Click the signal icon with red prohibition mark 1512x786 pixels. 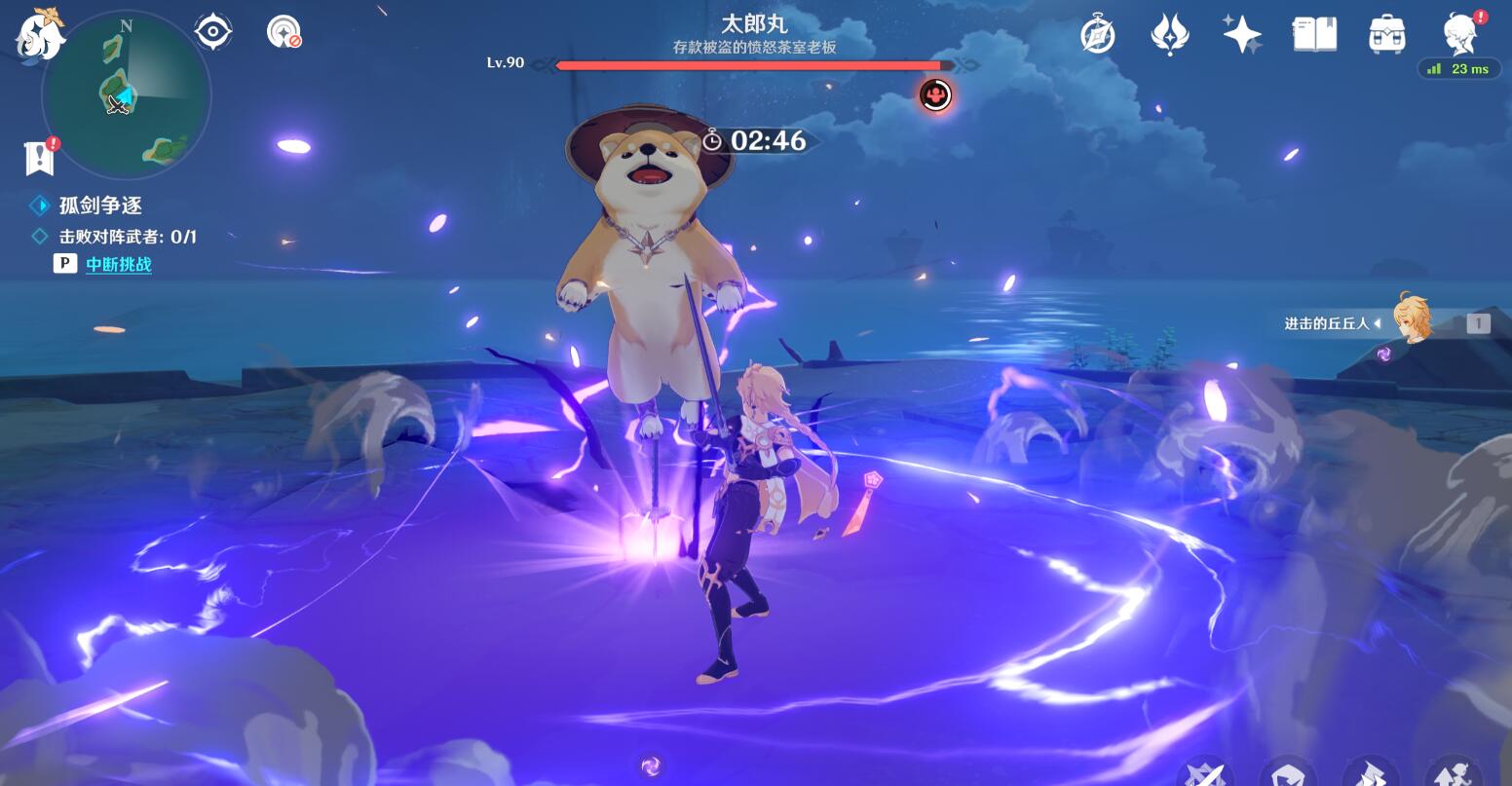(x=283, y=32)
